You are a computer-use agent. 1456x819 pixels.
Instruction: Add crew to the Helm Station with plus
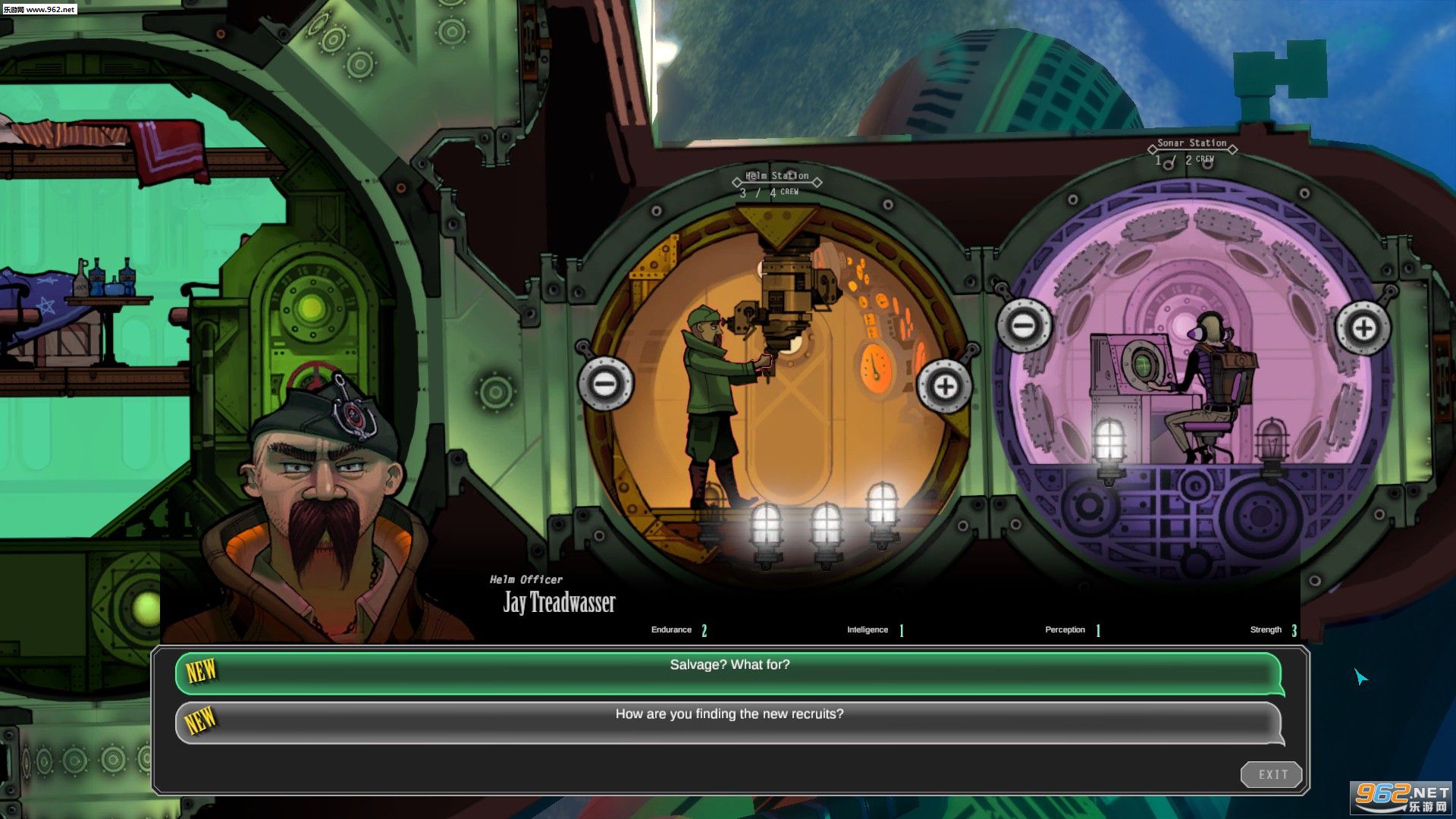point(945,387)
